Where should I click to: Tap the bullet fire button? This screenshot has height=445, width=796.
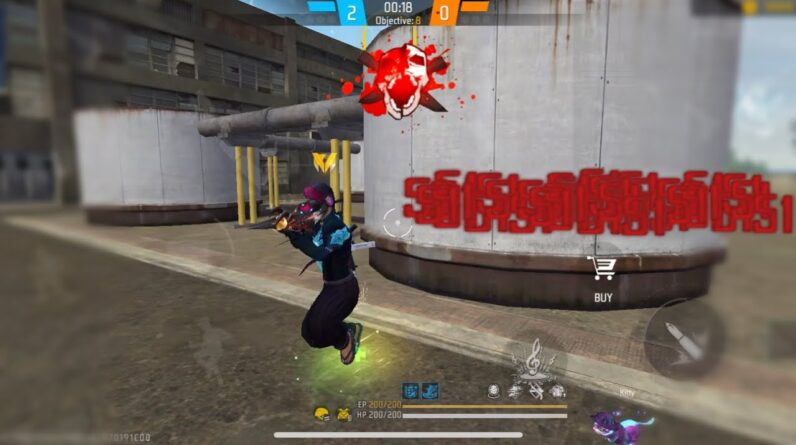684,340
